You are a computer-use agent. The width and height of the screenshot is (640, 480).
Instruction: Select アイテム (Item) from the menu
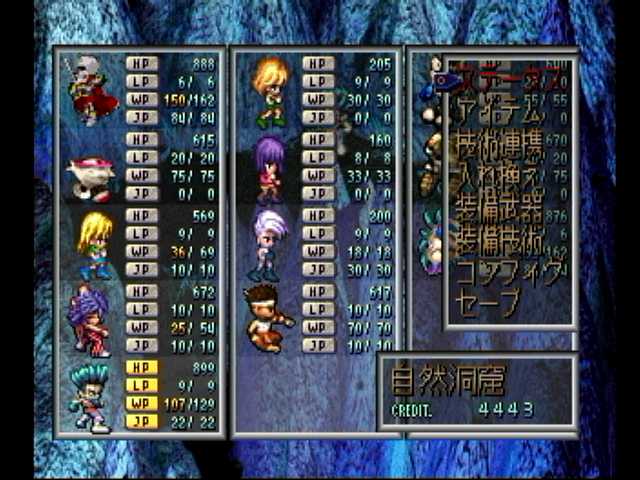click(x=490, y=108)
